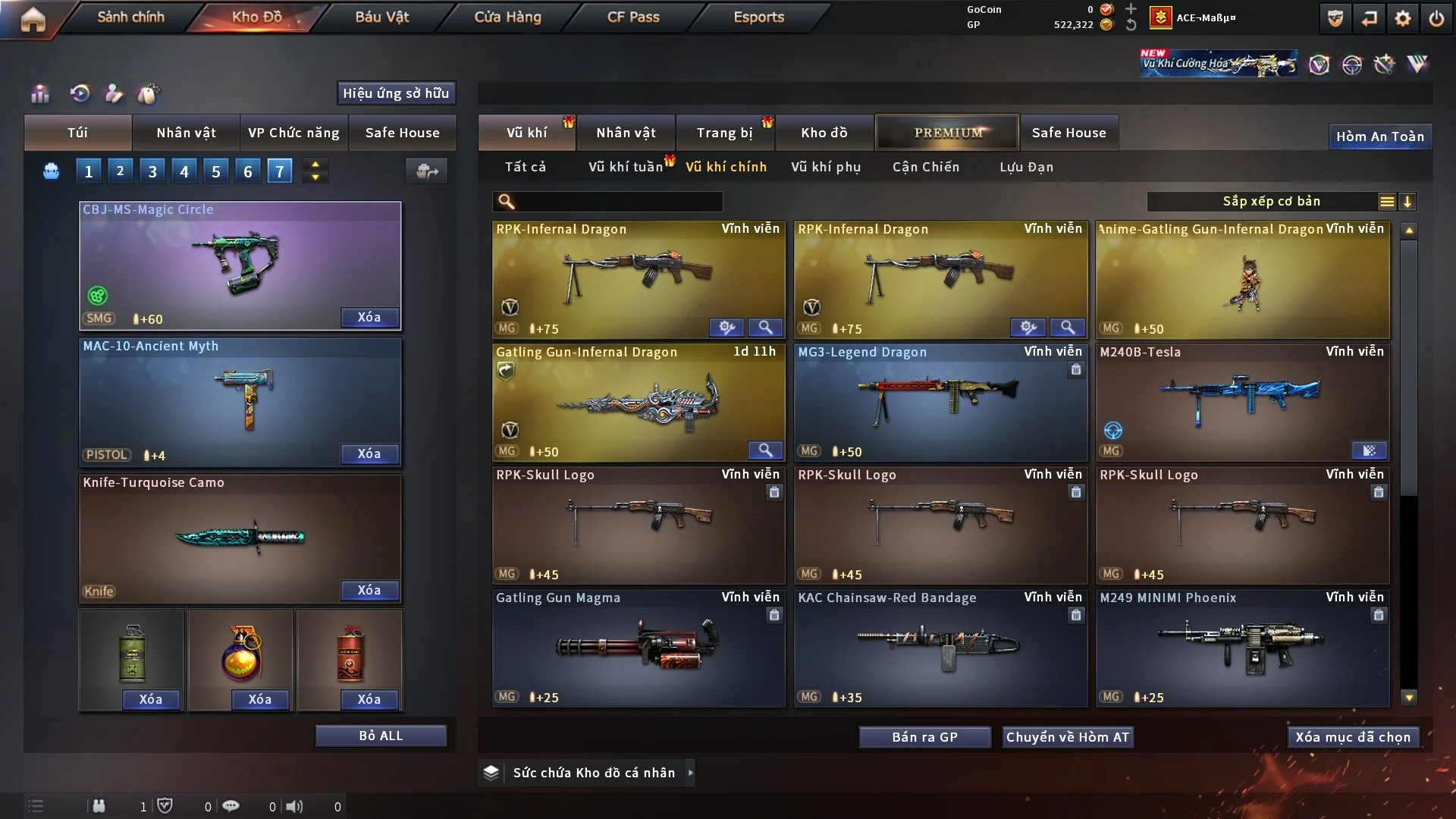This screenshot has width=1456, height=819.
Task: Open the Sảnh chính lobby tab
Action: [x=130, y=17]
